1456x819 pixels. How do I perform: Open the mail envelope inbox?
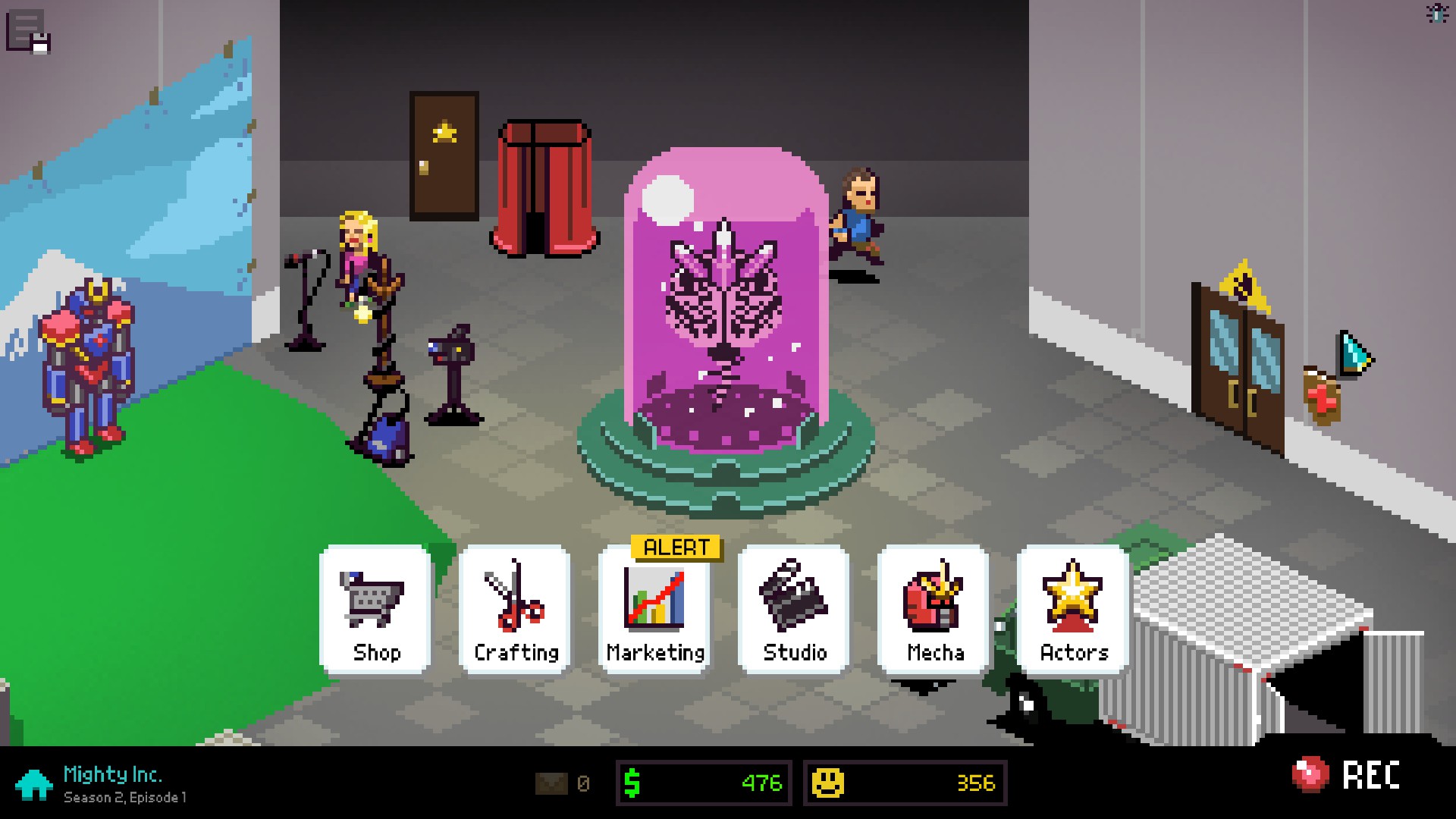pyautogui.click(x=551, y=783)
